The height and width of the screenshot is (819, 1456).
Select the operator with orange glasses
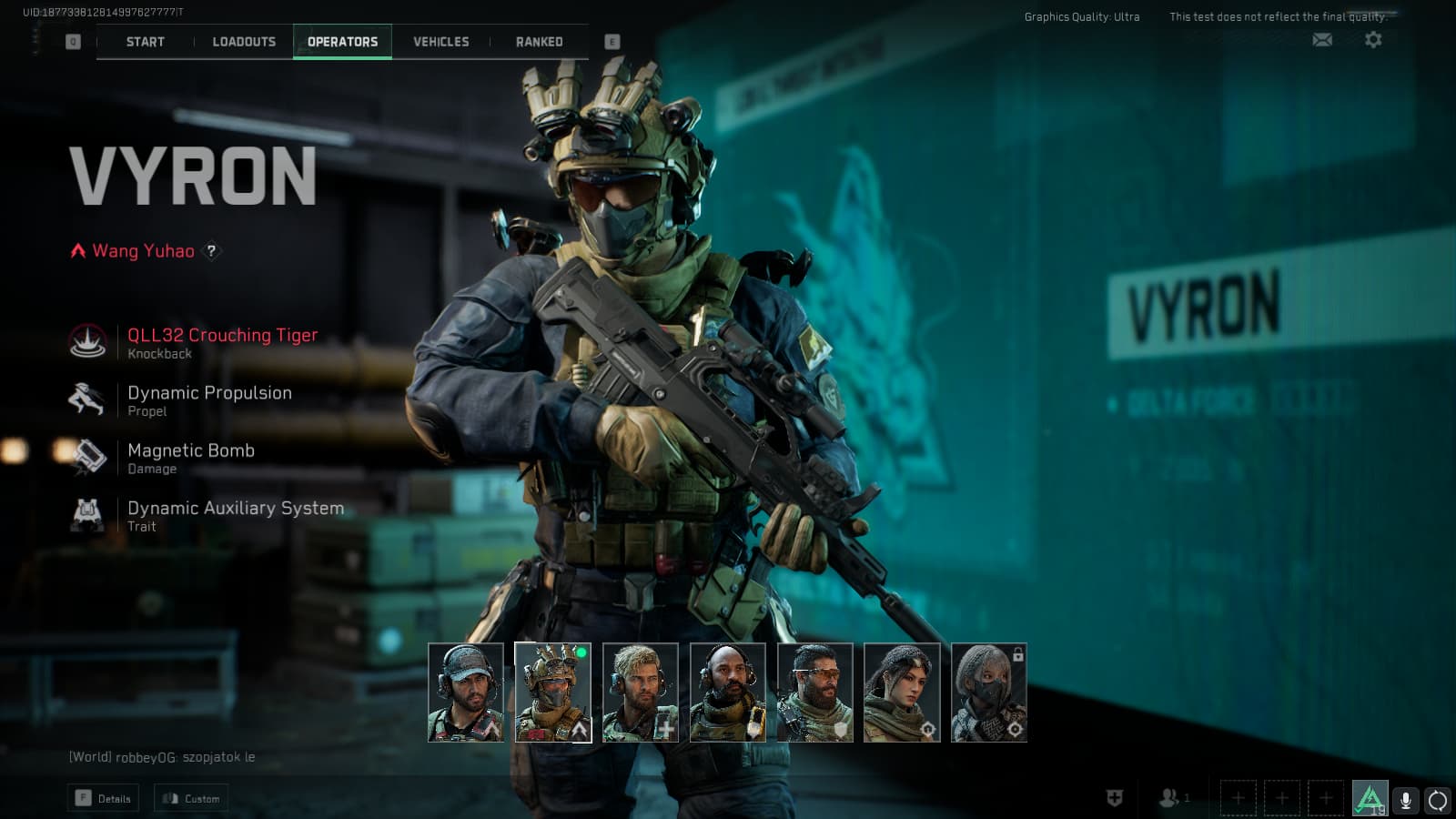point(815,693)
